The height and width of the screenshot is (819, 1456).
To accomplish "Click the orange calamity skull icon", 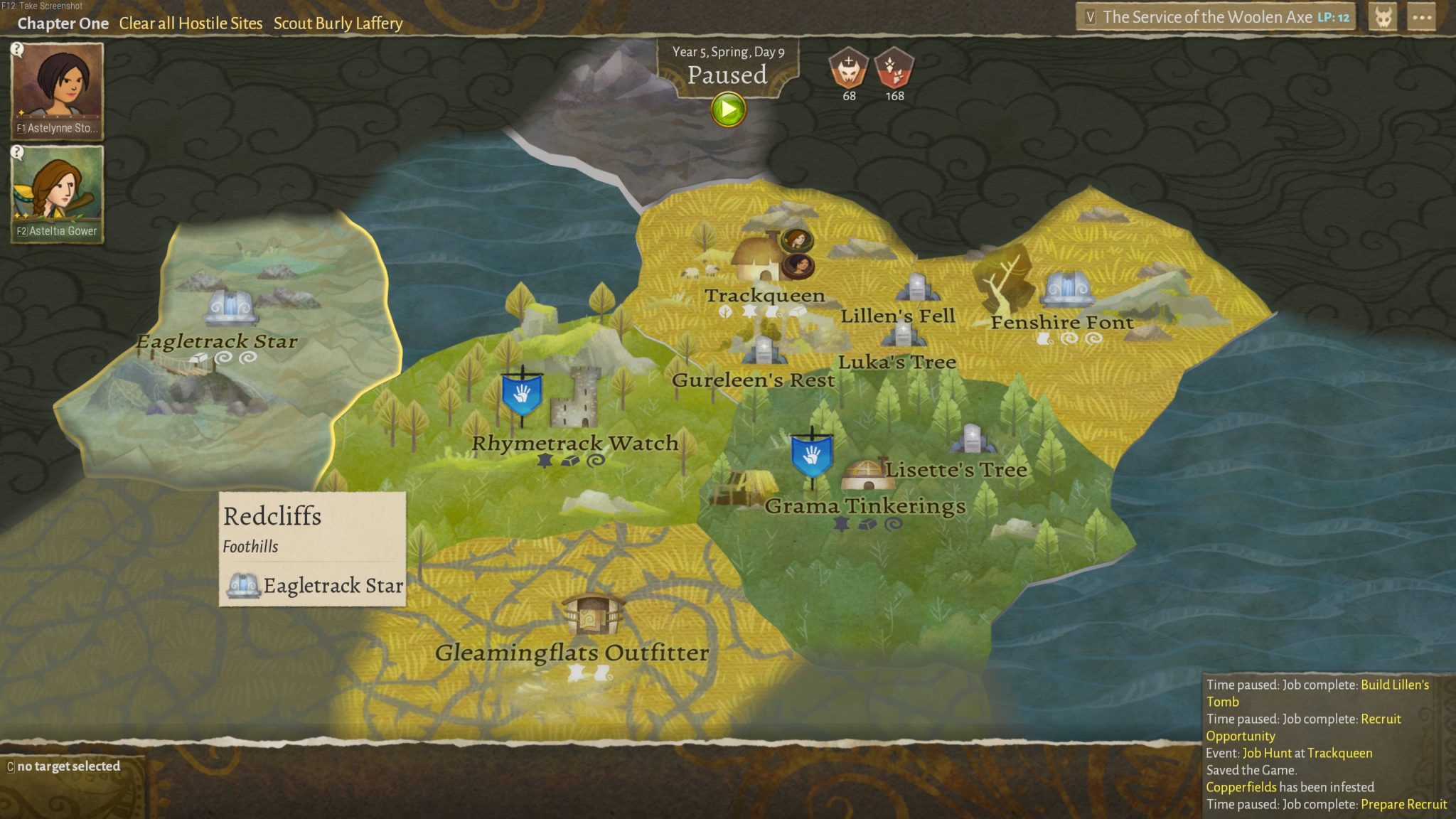I will click(x=849, y=68).
